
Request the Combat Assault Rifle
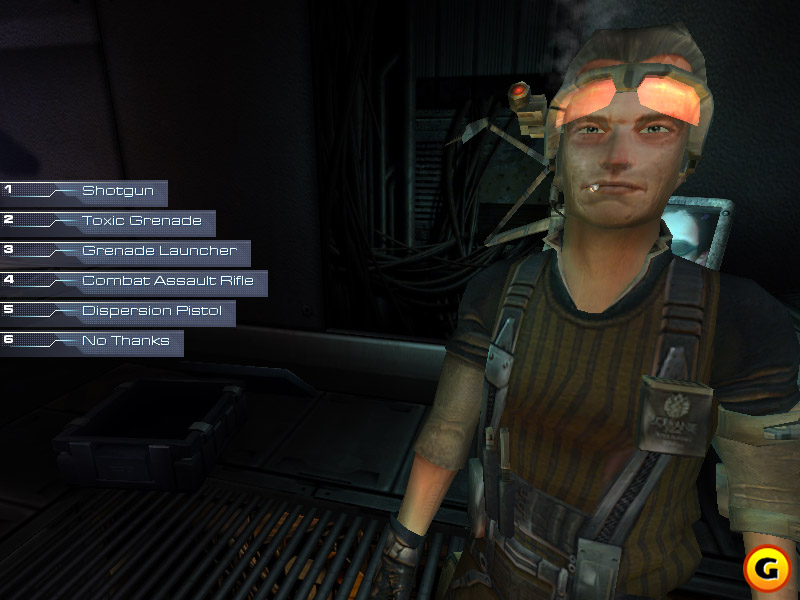(x=167, y=281)
